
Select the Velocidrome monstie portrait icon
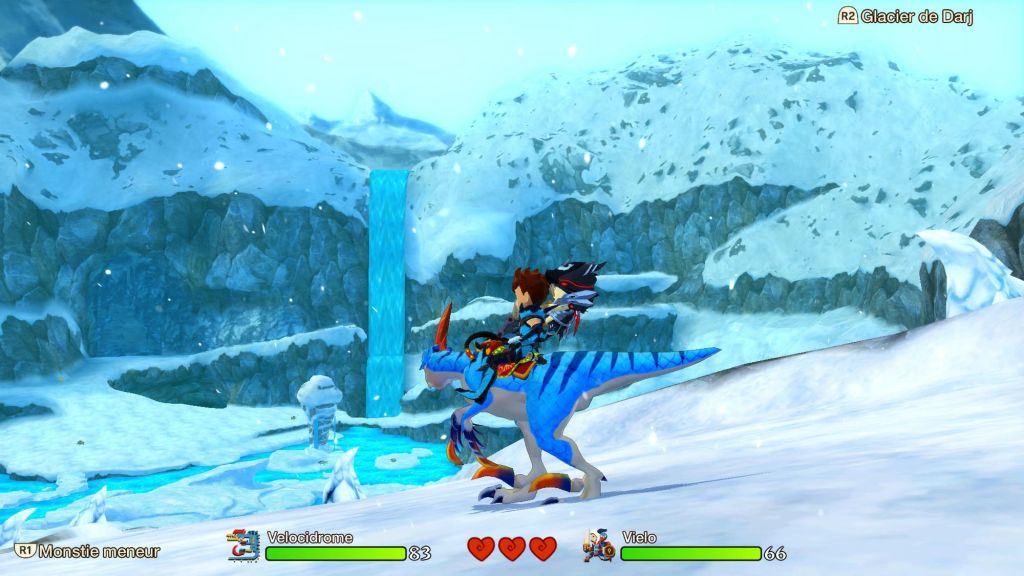244,546
